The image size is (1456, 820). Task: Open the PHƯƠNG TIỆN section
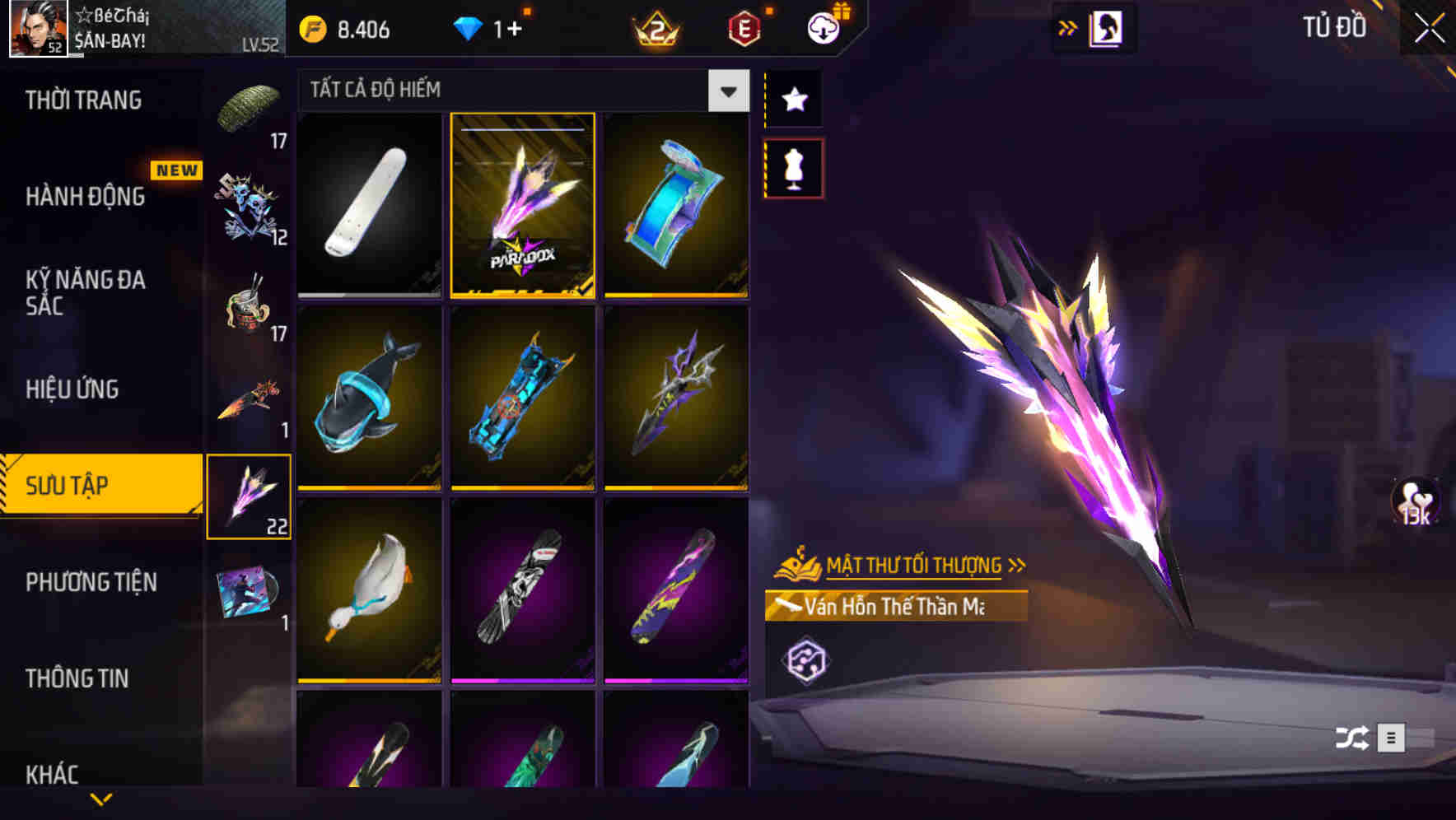91,582
